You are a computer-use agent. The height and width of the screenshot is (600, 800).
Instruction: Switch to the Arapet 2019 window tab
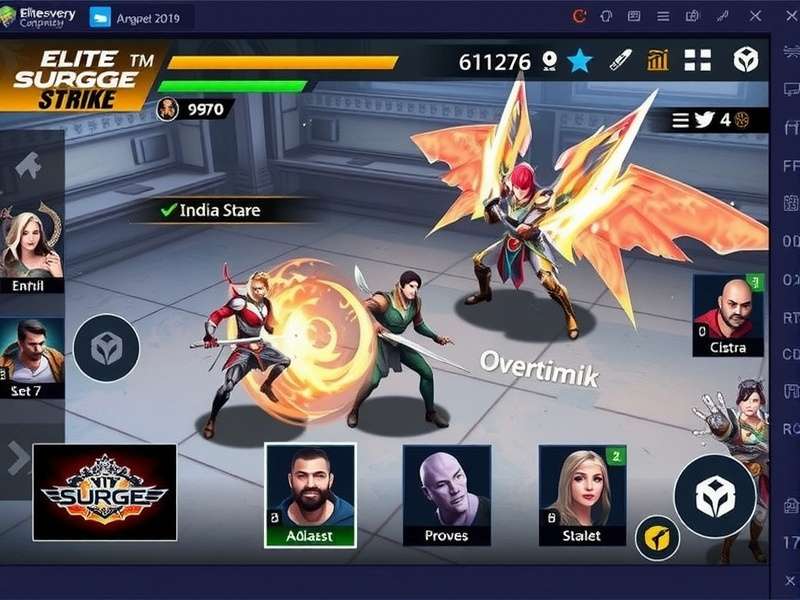click(x=135, y=17)
